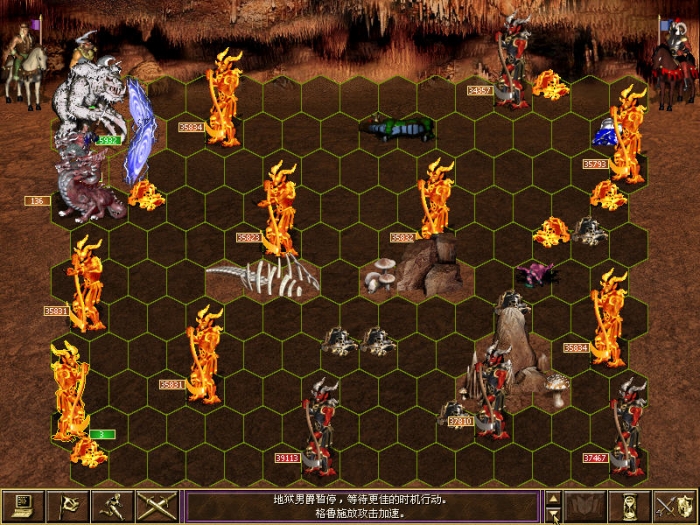Choose the hourglass wait button
The image size is (700, 525).
pyautogui.click(x=630, y=505)
